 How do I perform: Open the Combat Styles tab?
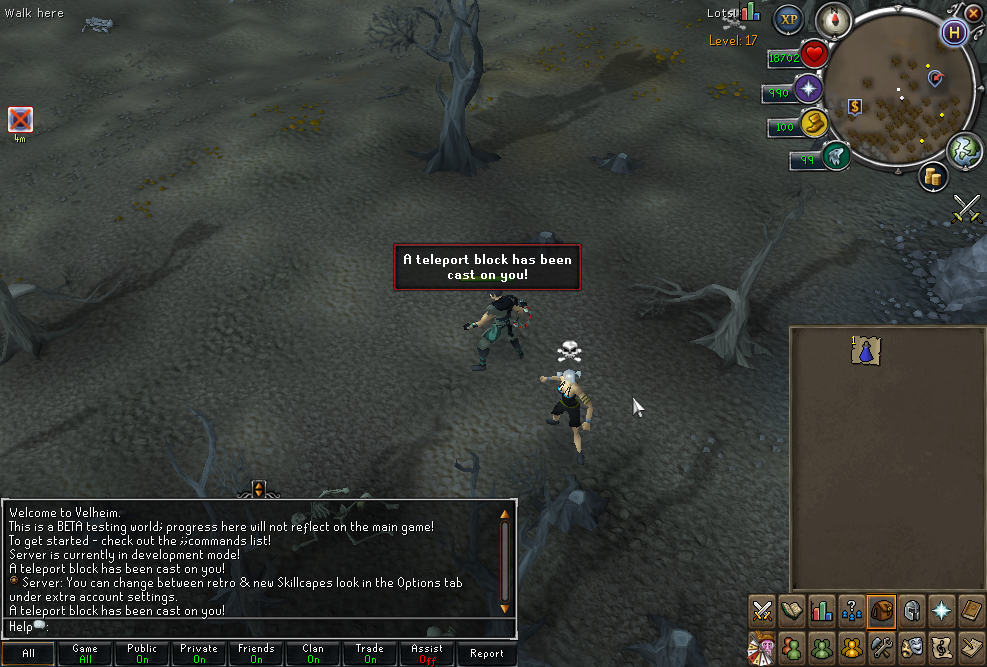tap(763, 610)
